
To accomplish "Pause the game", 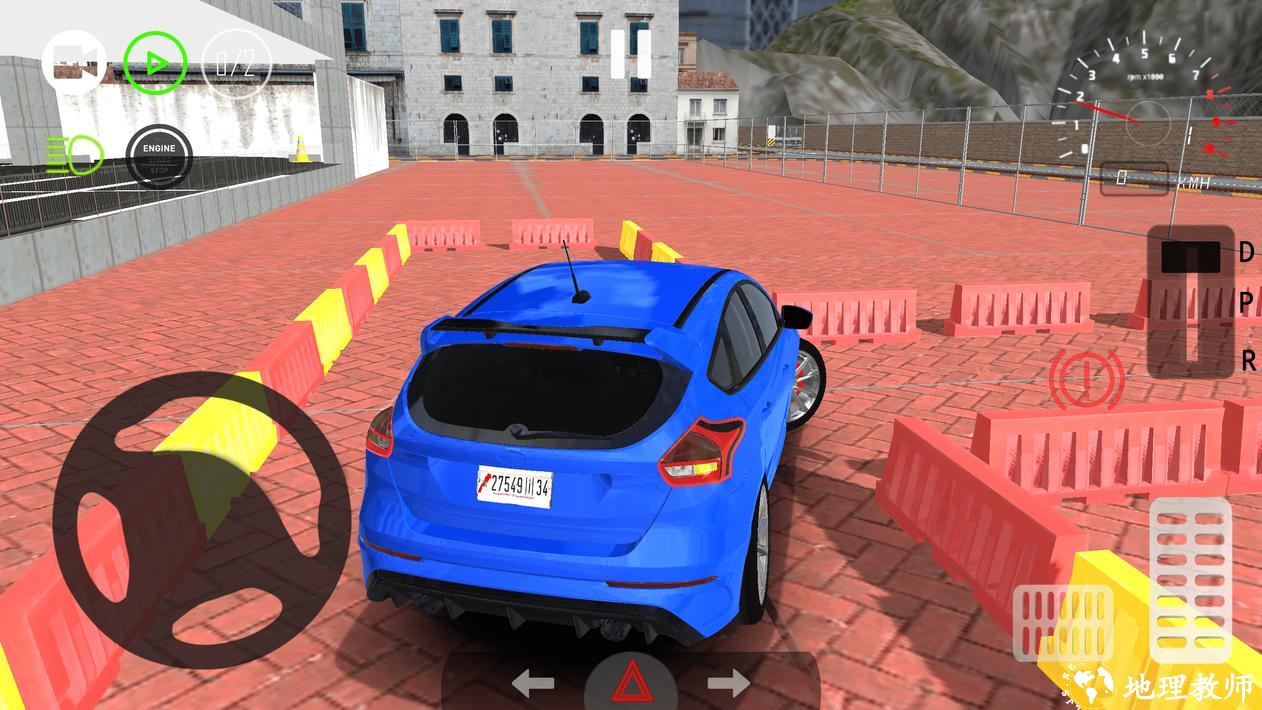I will tap(631, 54).
